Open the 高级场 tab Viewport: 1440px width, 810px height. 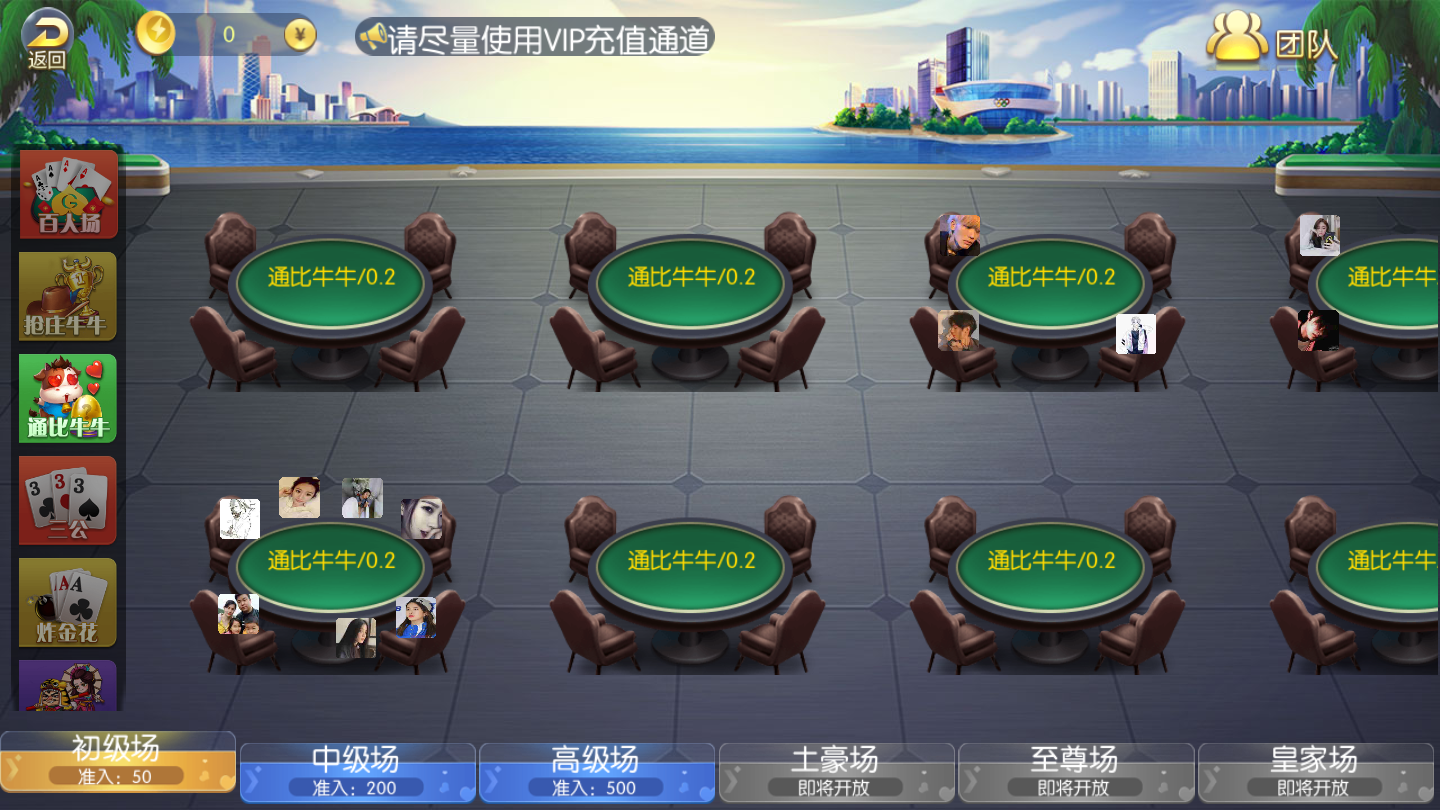tap(595, 770)
